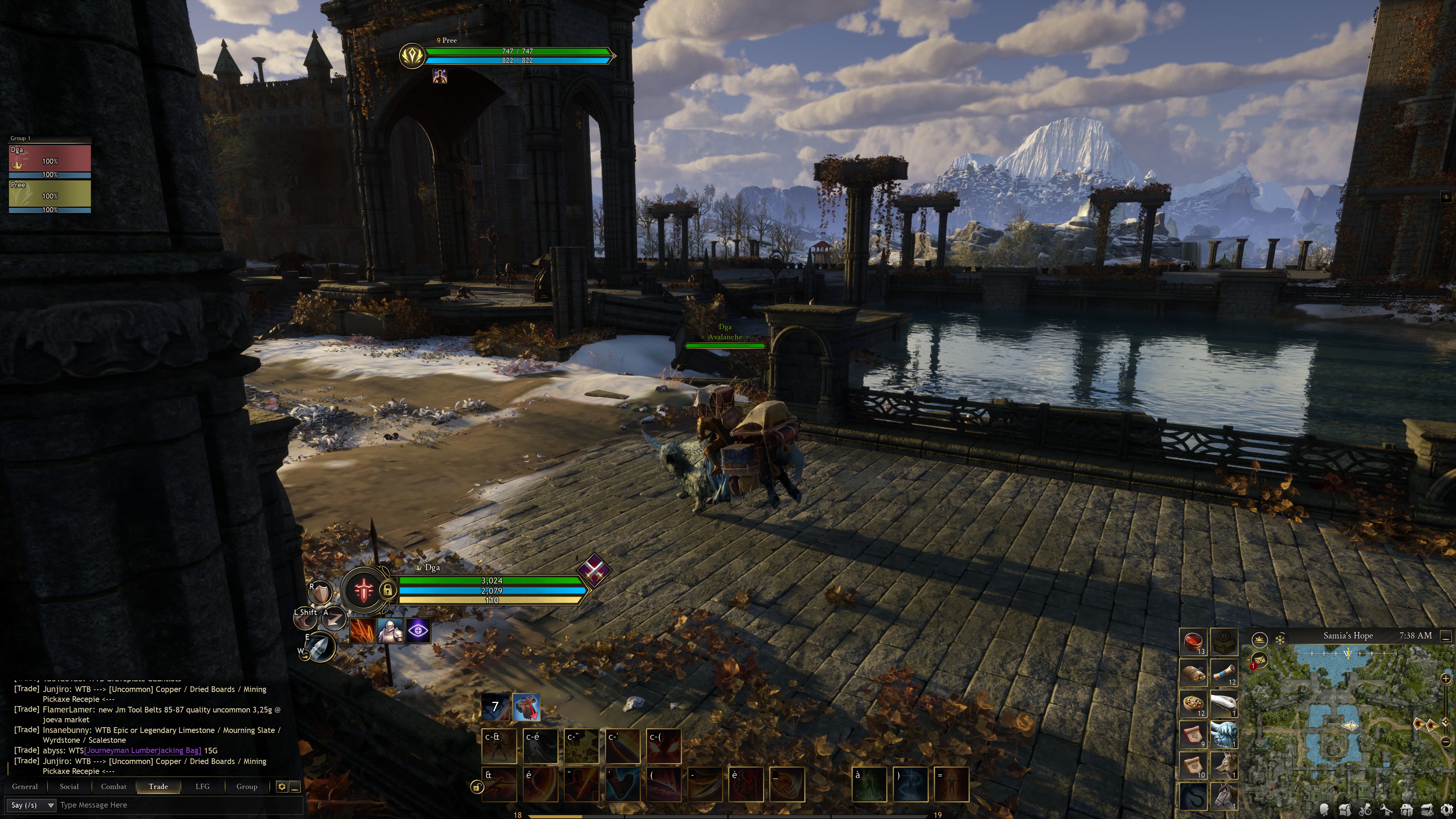
Task: Switch to the General chat tab
Action: click(25, 786)
